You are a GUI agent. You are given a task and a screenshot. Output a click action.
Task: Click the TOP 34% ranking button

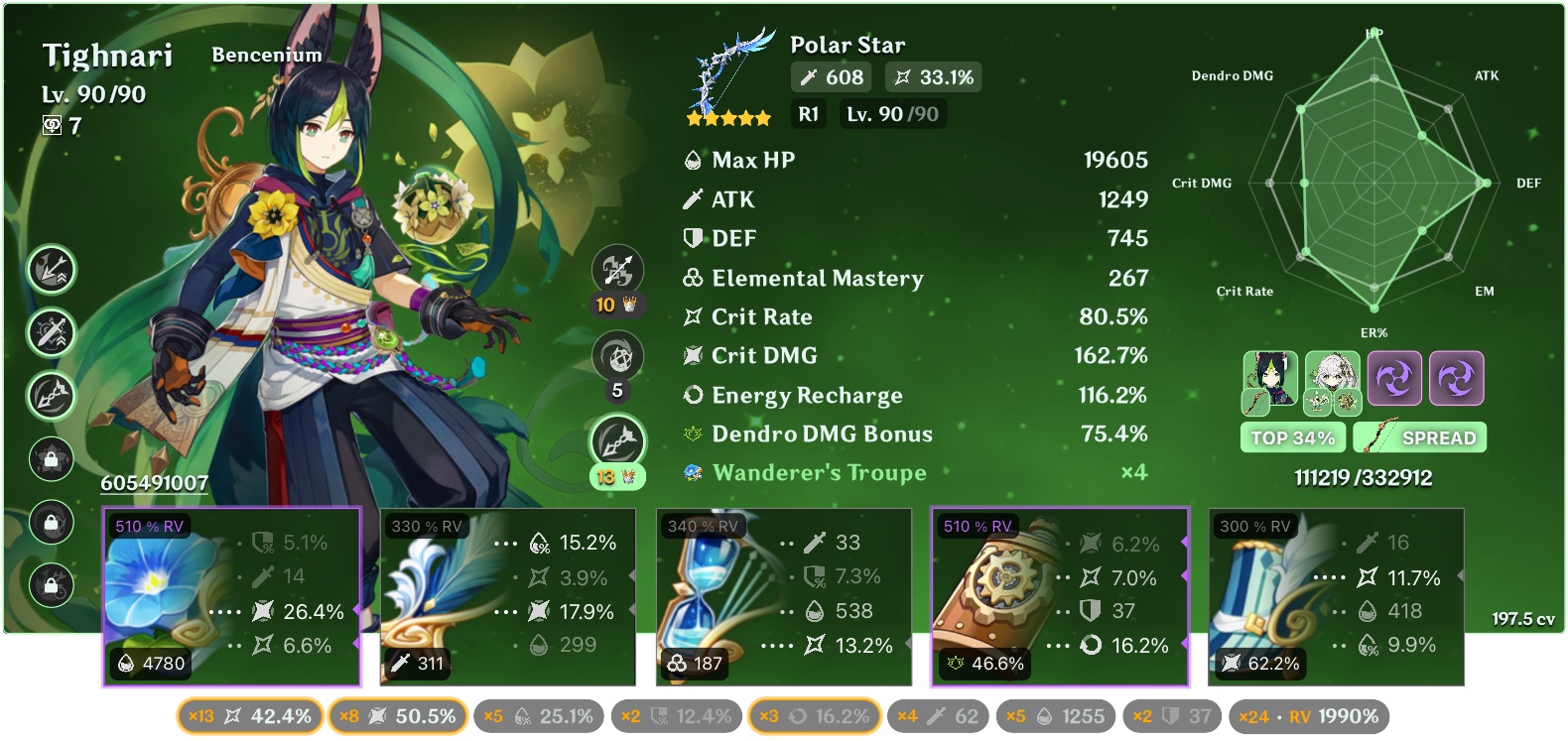[x=1292, y=436]
